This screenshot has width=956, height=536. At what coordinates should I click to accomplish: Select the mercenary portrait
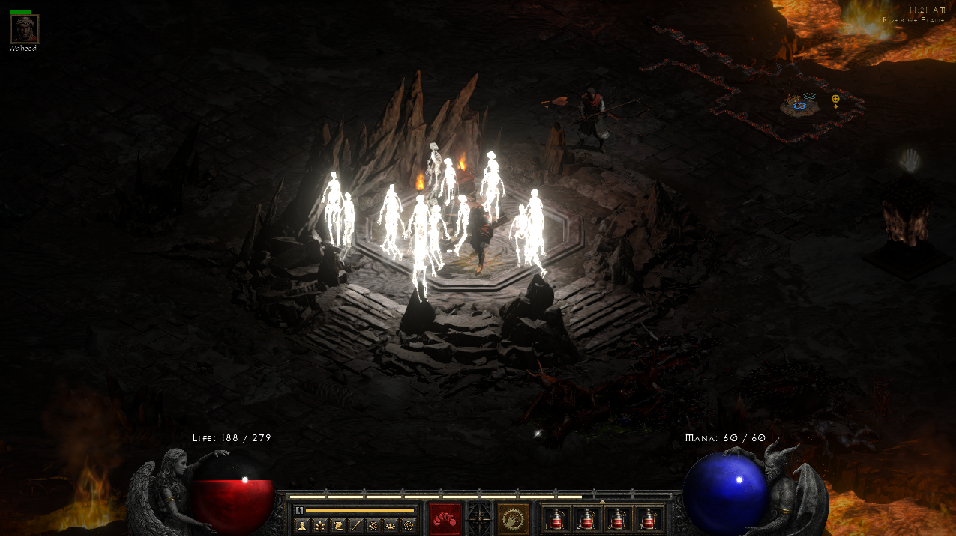point(24,29)
